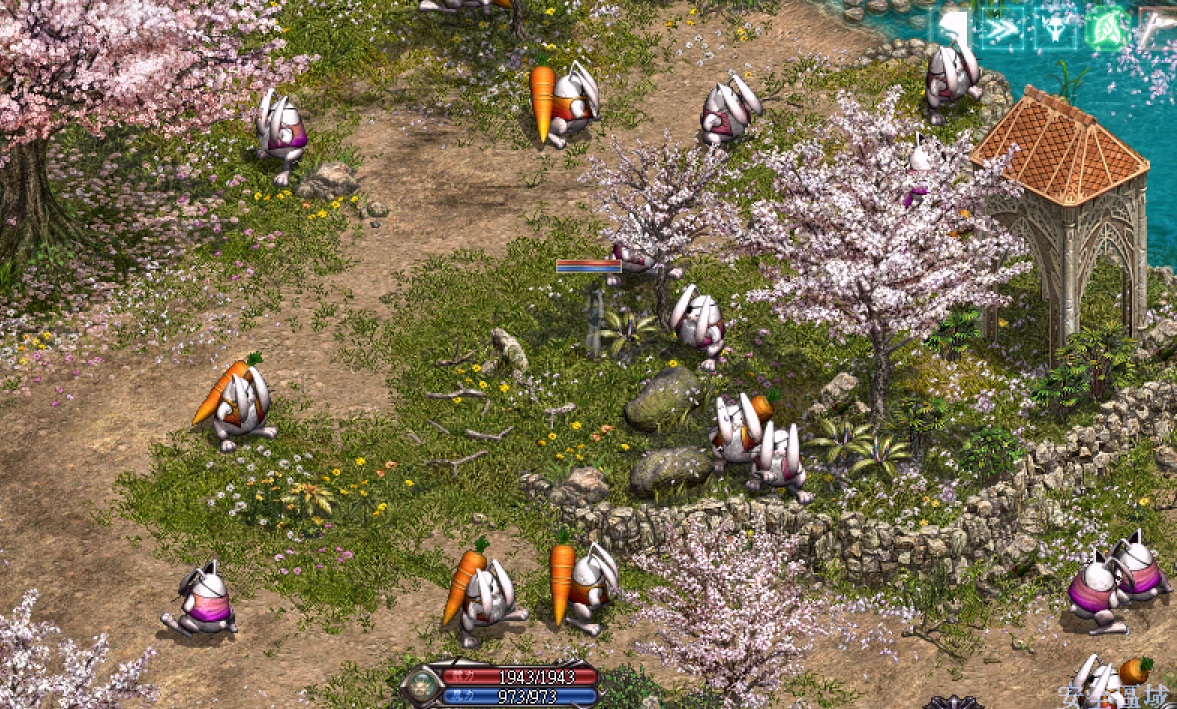1177x709 pixels.
Task: Click the green leaf buff icon
Action: pos(1107,27)
